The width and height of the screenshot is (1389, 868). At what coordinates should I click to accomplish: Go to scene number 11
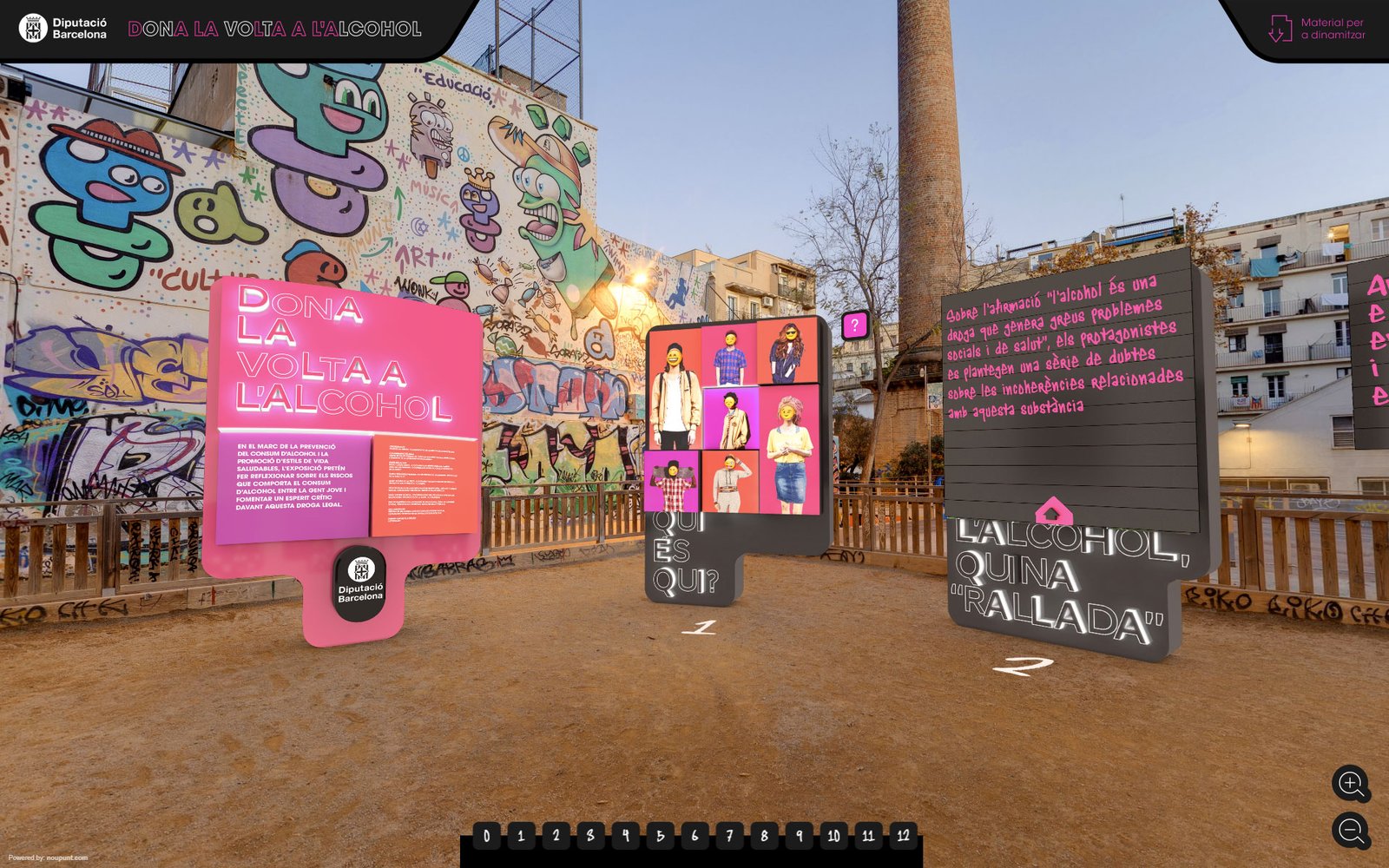(868, 836)
